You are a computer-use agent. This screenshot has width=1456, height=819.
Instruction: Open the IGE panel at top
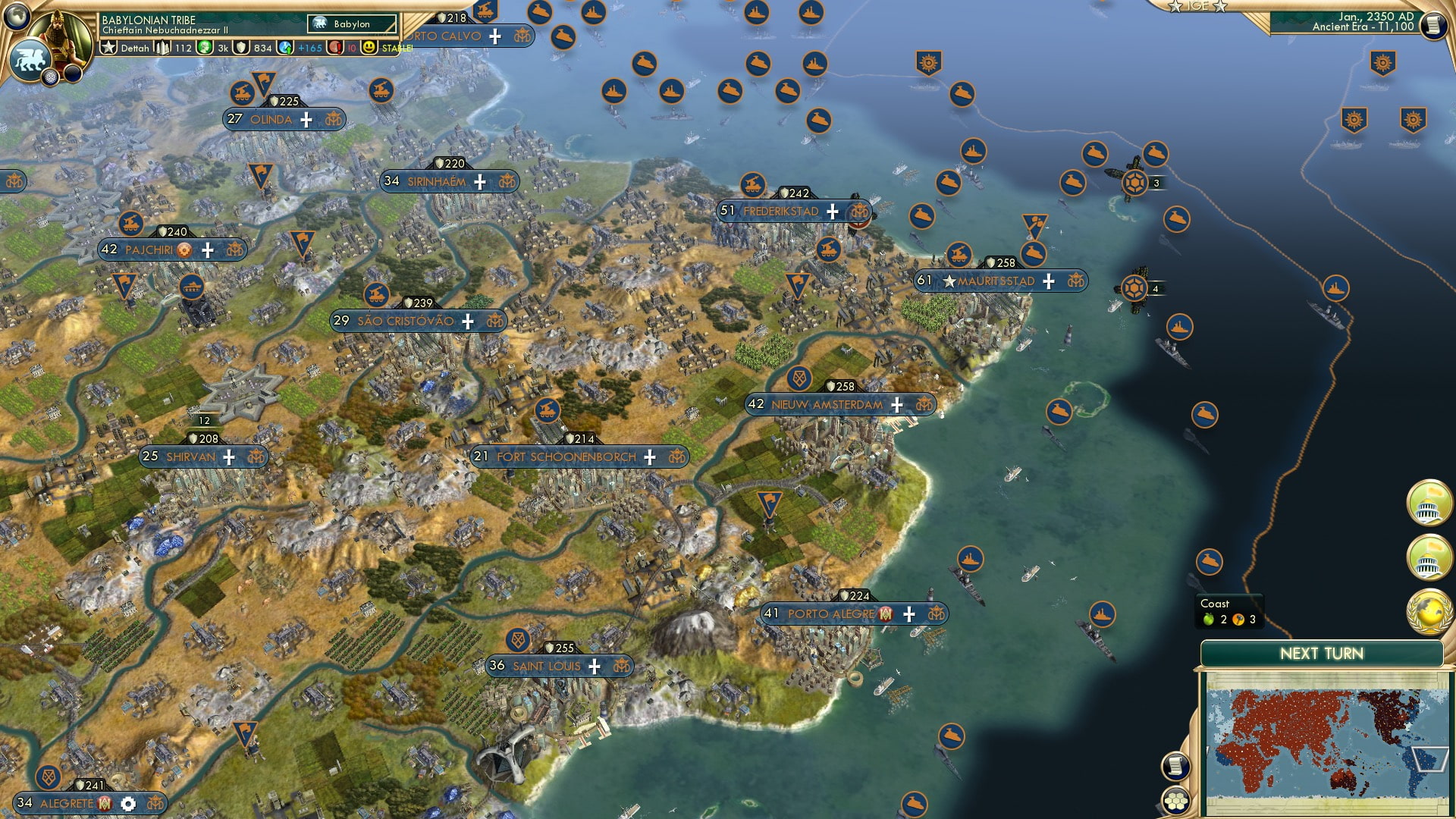coord(1198,6)
